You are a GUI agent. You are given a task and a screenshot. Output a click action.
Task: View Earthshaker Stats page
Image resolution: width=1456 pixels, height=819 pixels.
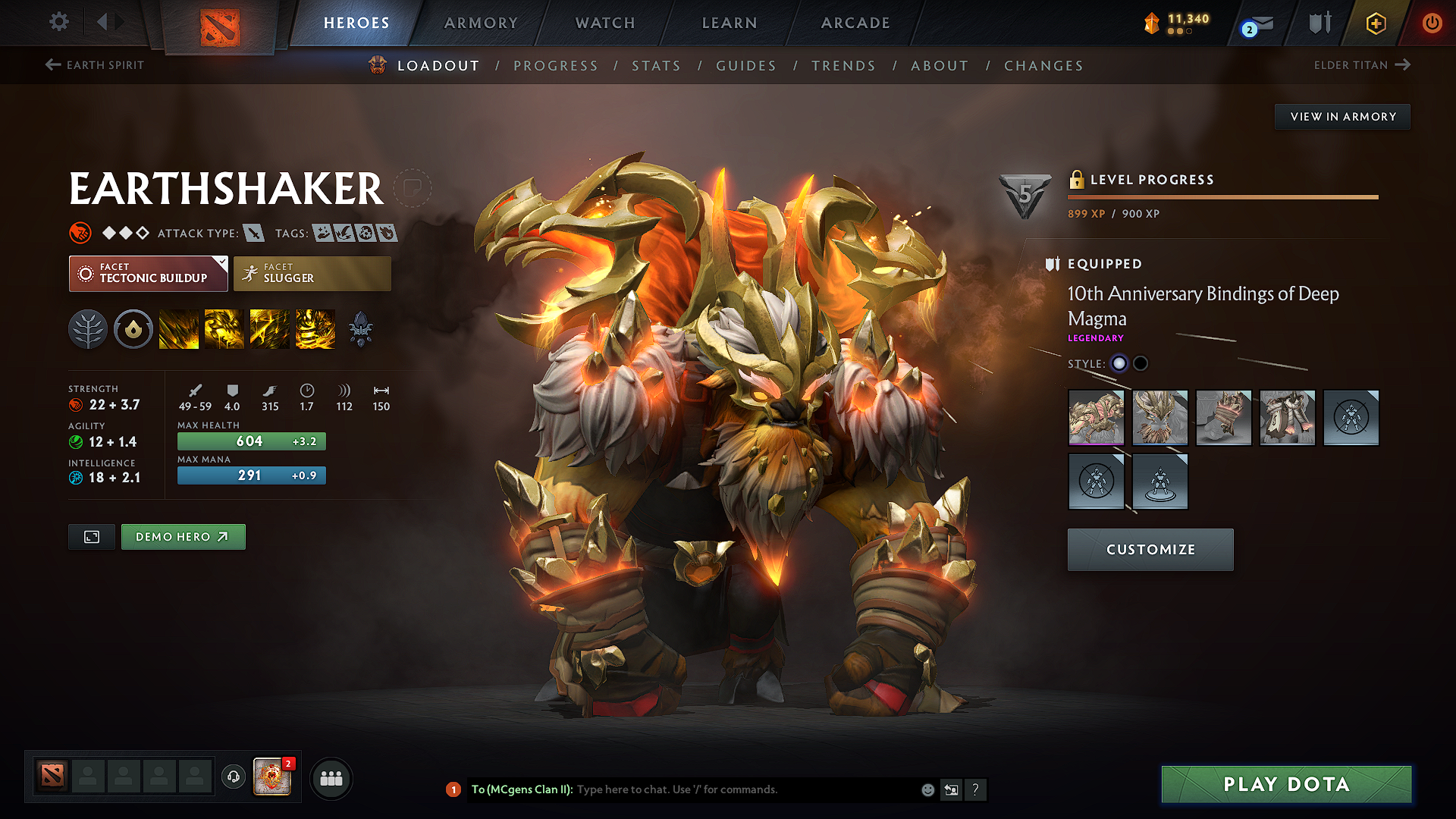coord(656,66)
